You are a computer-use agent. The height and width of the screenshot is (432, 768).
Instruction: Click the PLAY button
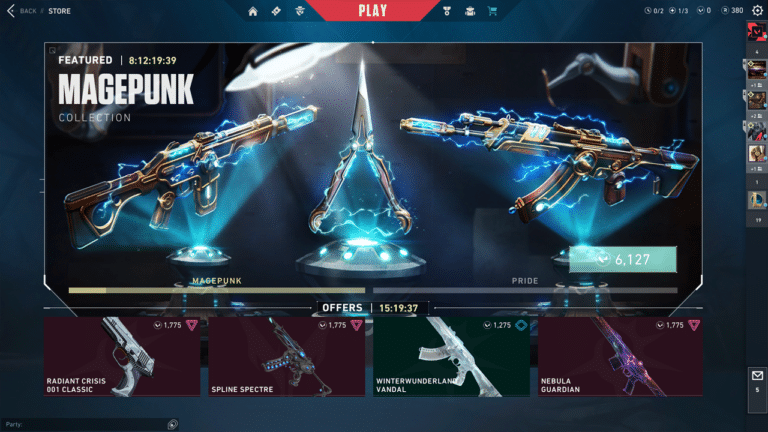coord(371,11)
